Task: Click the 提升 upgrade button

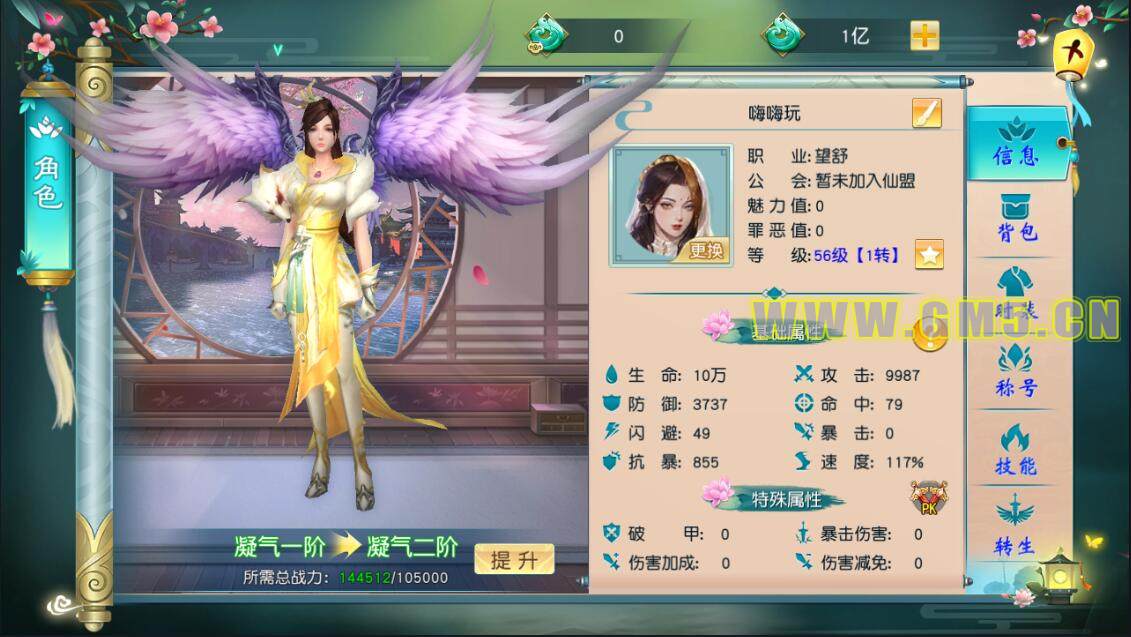Action: click(514, 560)
